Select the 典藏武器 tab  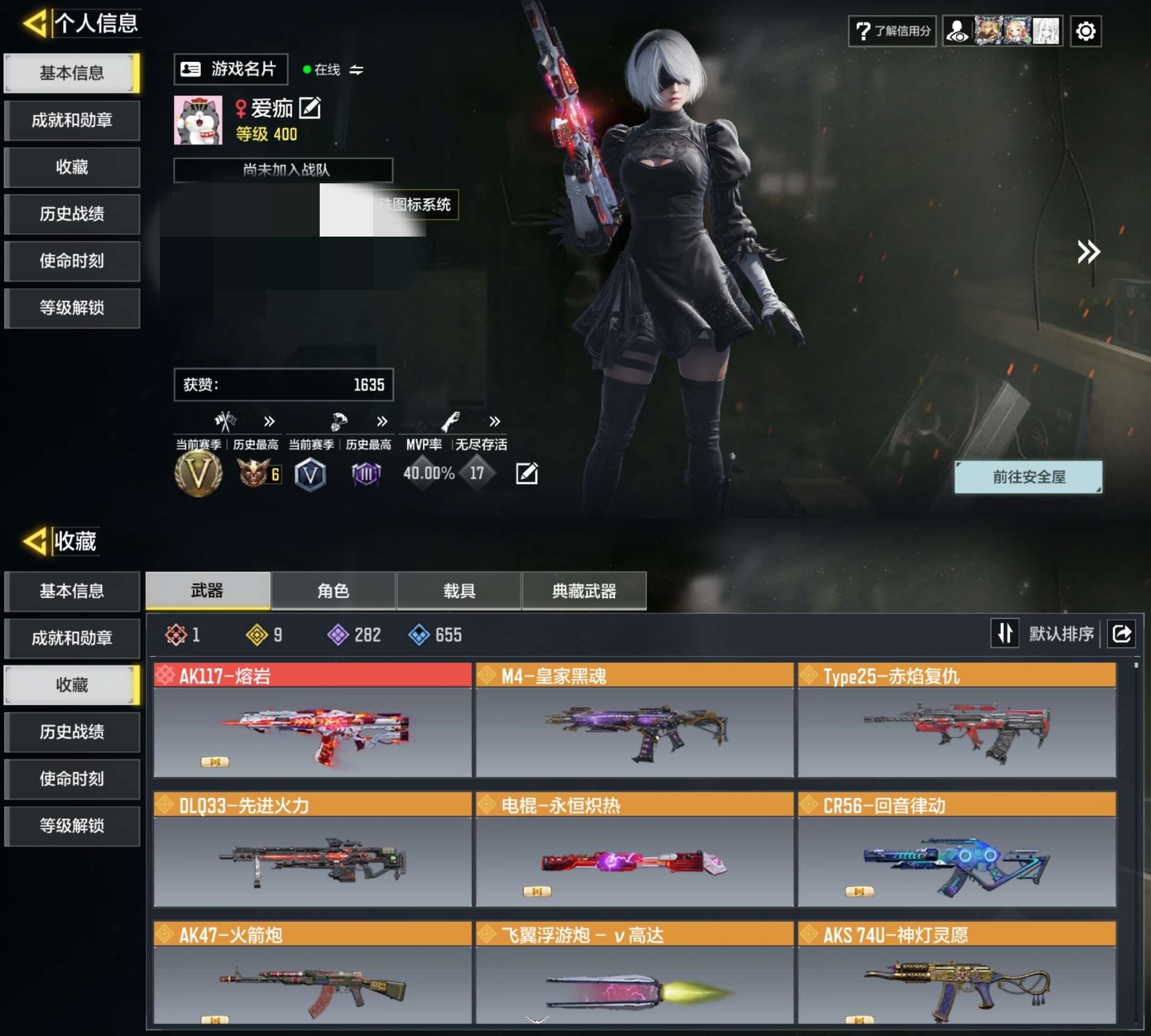pos(584,591)
